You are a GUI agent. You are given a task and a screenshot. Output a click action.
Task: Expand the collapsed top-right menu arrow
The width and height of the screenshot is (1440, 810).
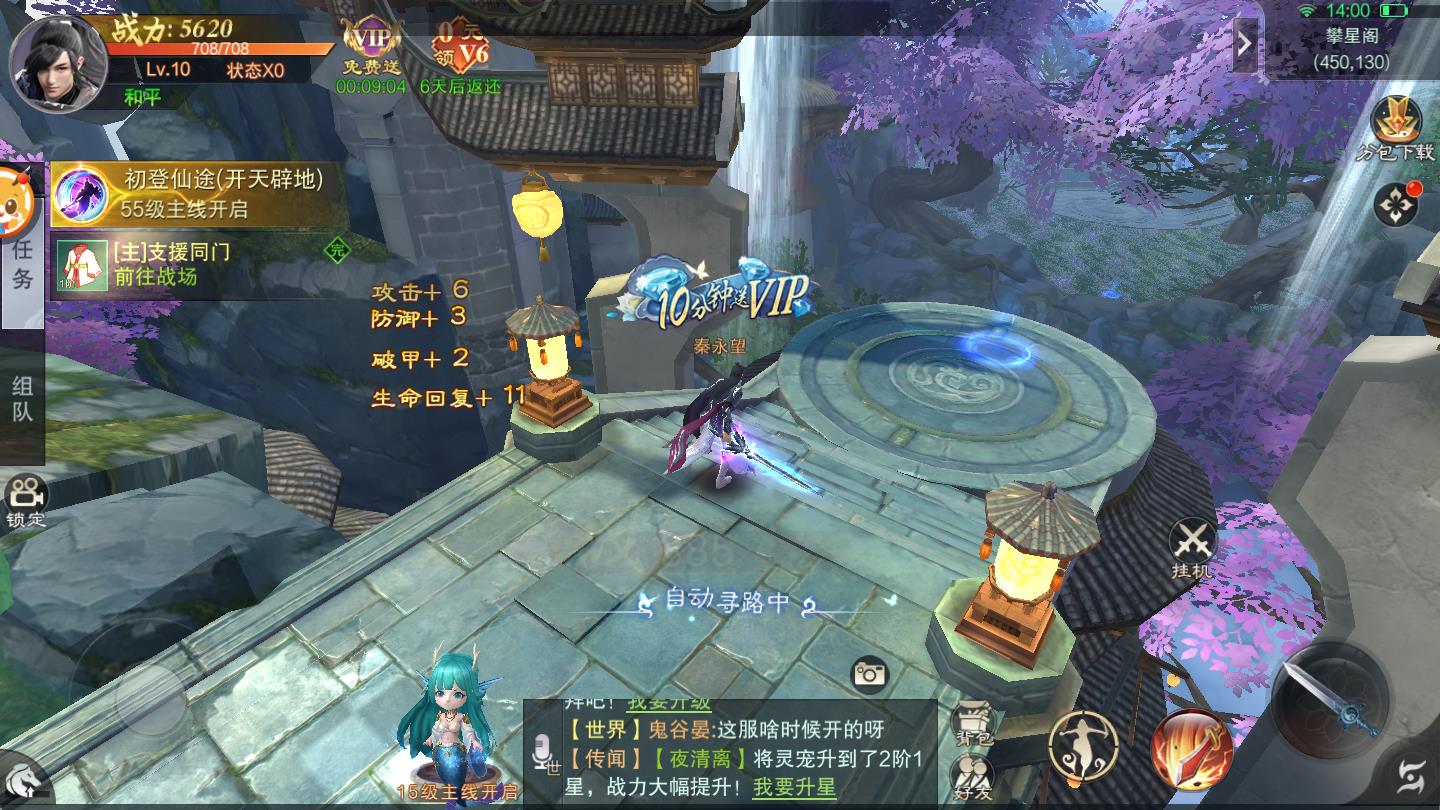pyautogui.click(x=1244, y=43)
